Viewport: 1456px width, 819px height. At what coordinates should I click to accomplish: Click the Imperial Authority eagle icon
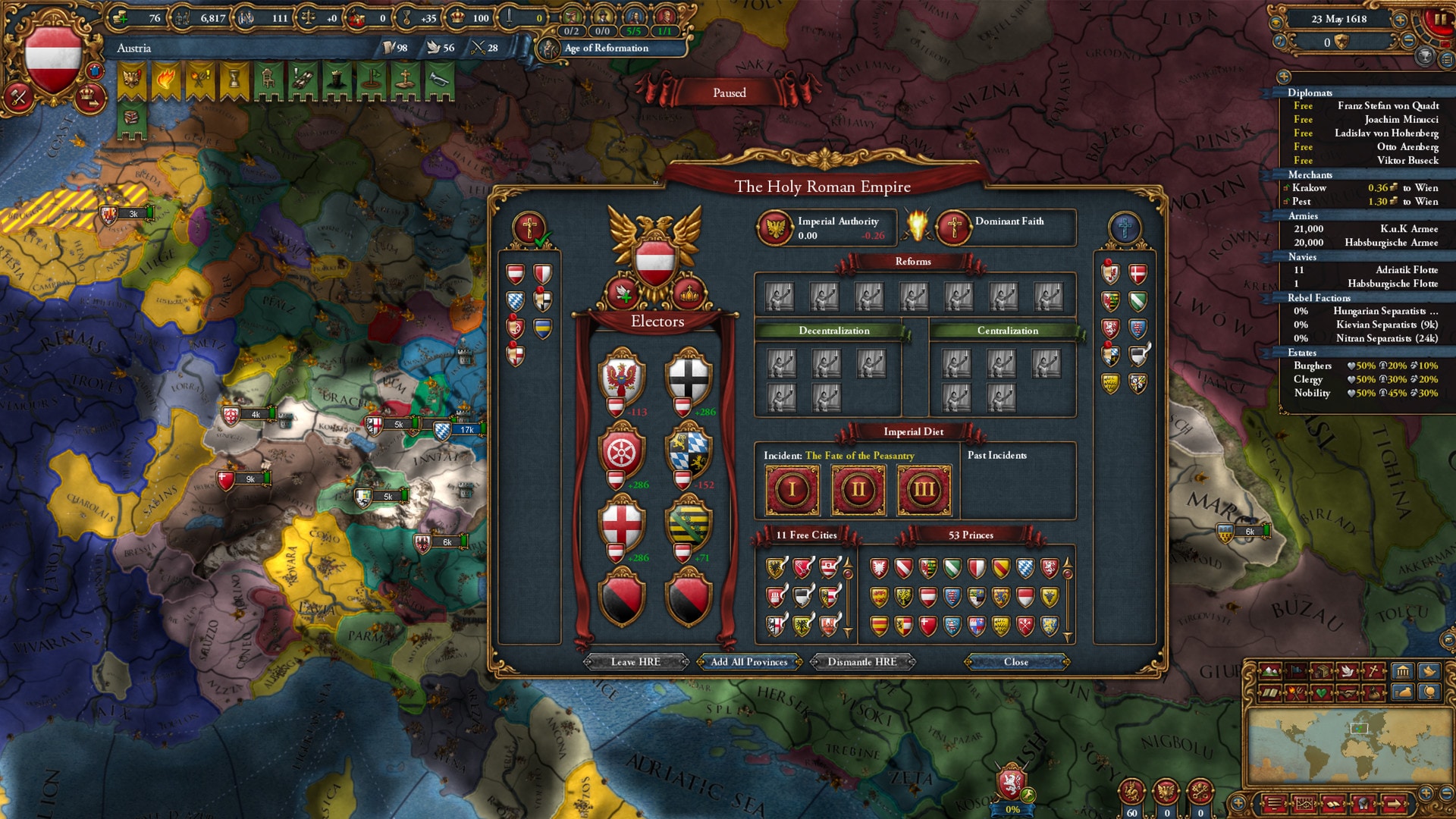coord(775,227)
